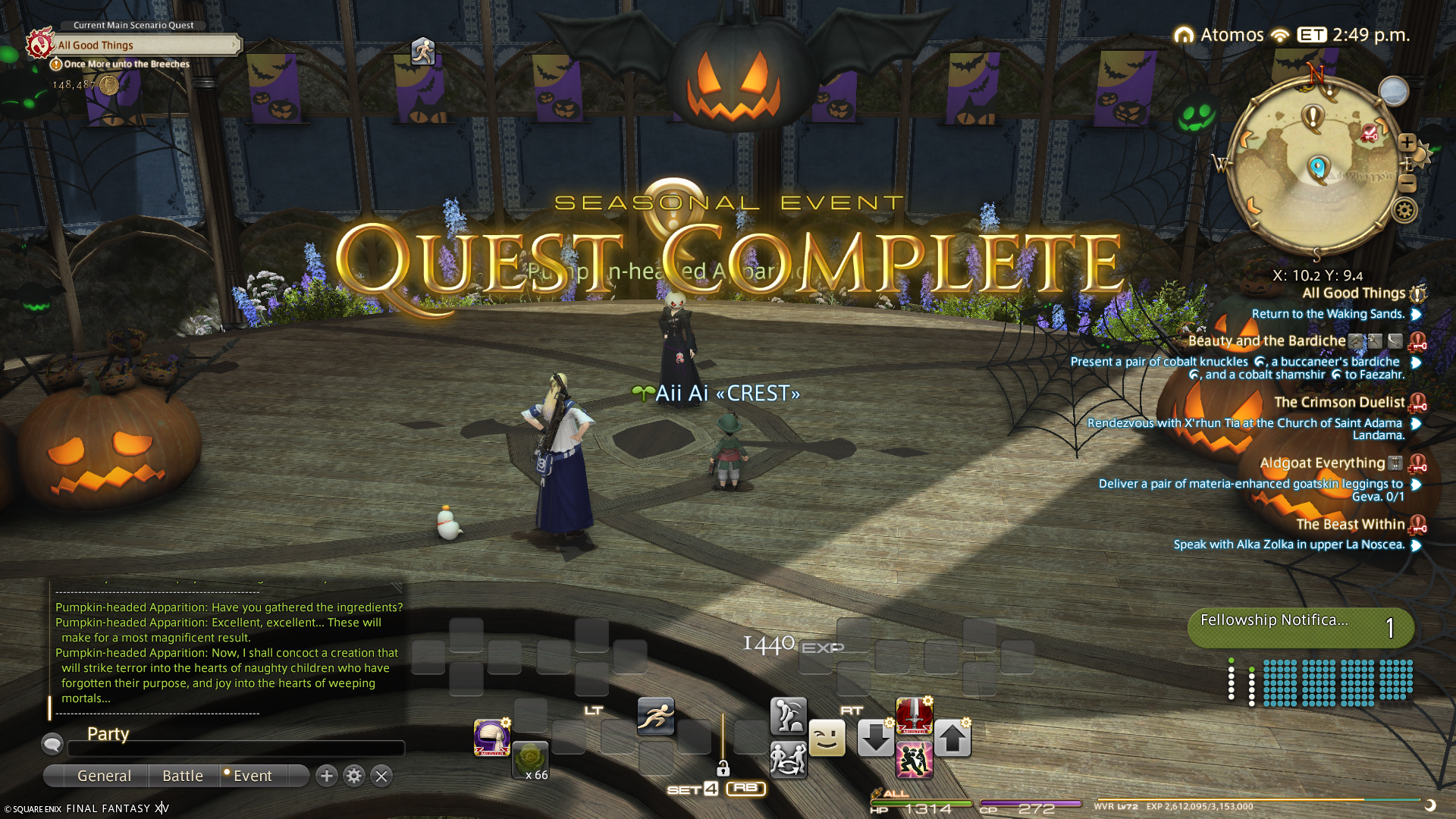Click the speech bubble chat mode icon
This screenshot has height=819, width=1456.
(52, 744)
